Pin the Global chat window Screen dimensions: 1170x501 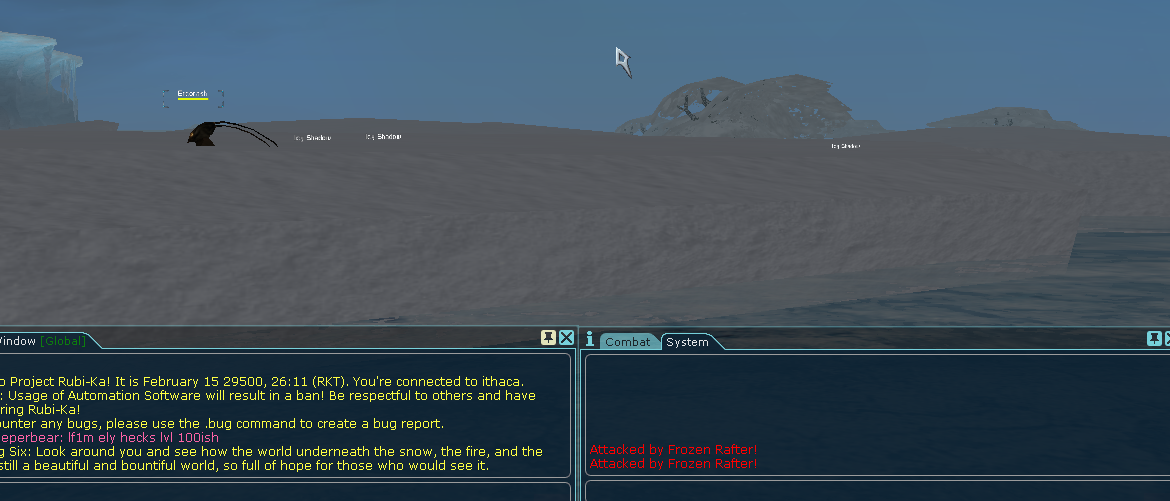[x=548, y=338]
